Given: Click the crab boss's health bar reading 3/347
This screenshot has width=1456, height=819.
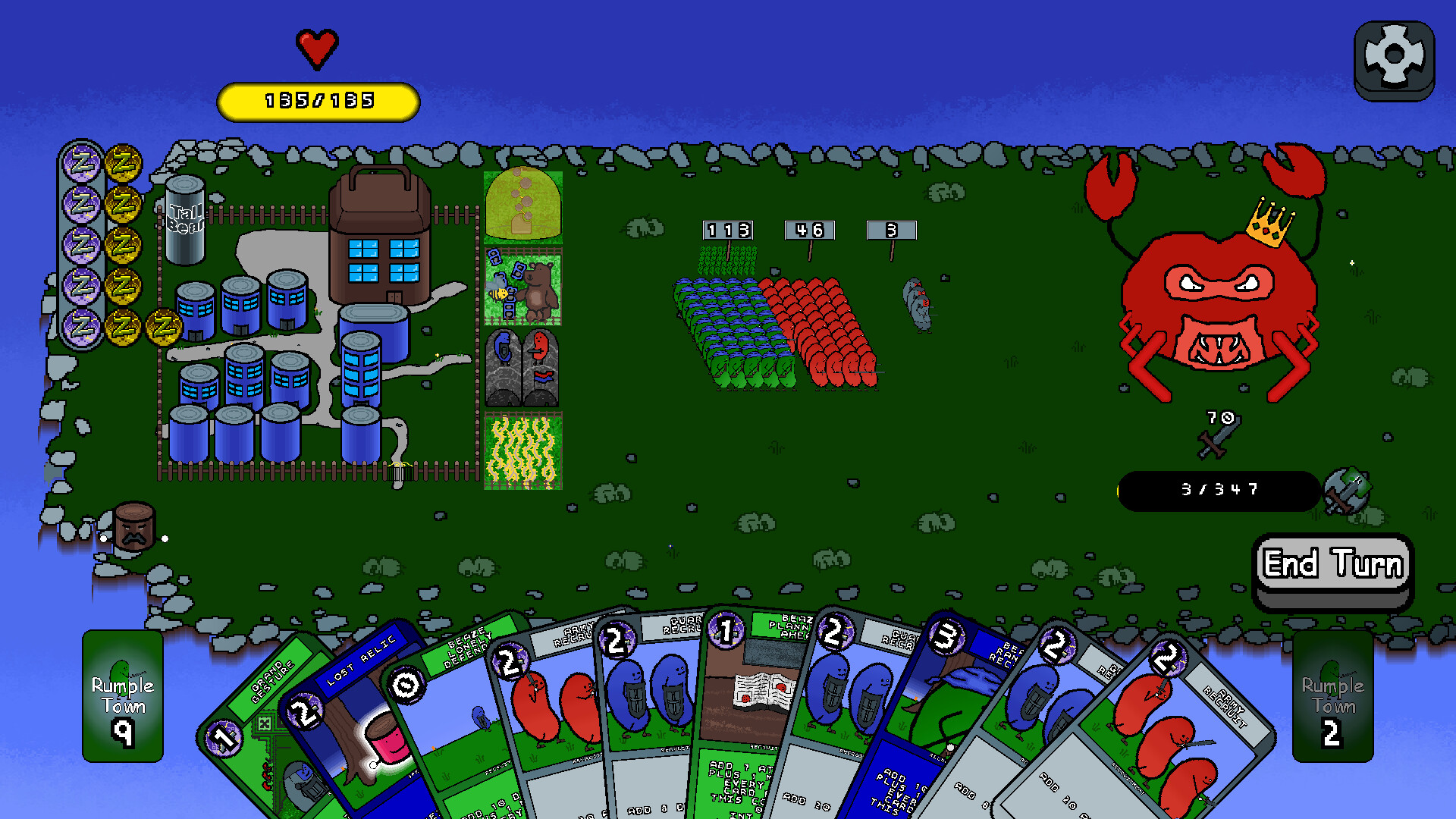Looking at the screenshot, I should 1219,490.
